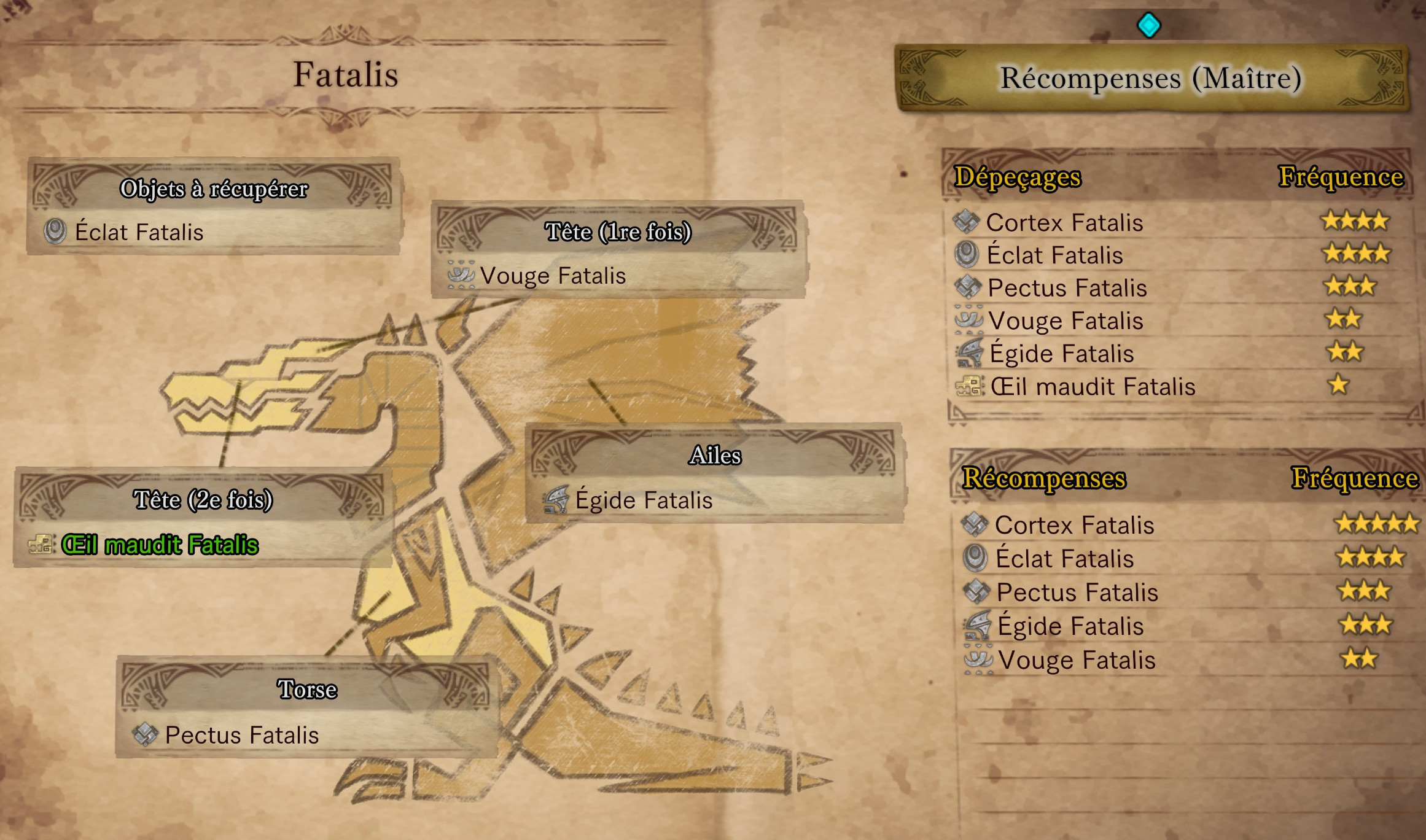
Task: Click the four-star rating beside Cortex Fatalis
Action: pos(1353,222)
